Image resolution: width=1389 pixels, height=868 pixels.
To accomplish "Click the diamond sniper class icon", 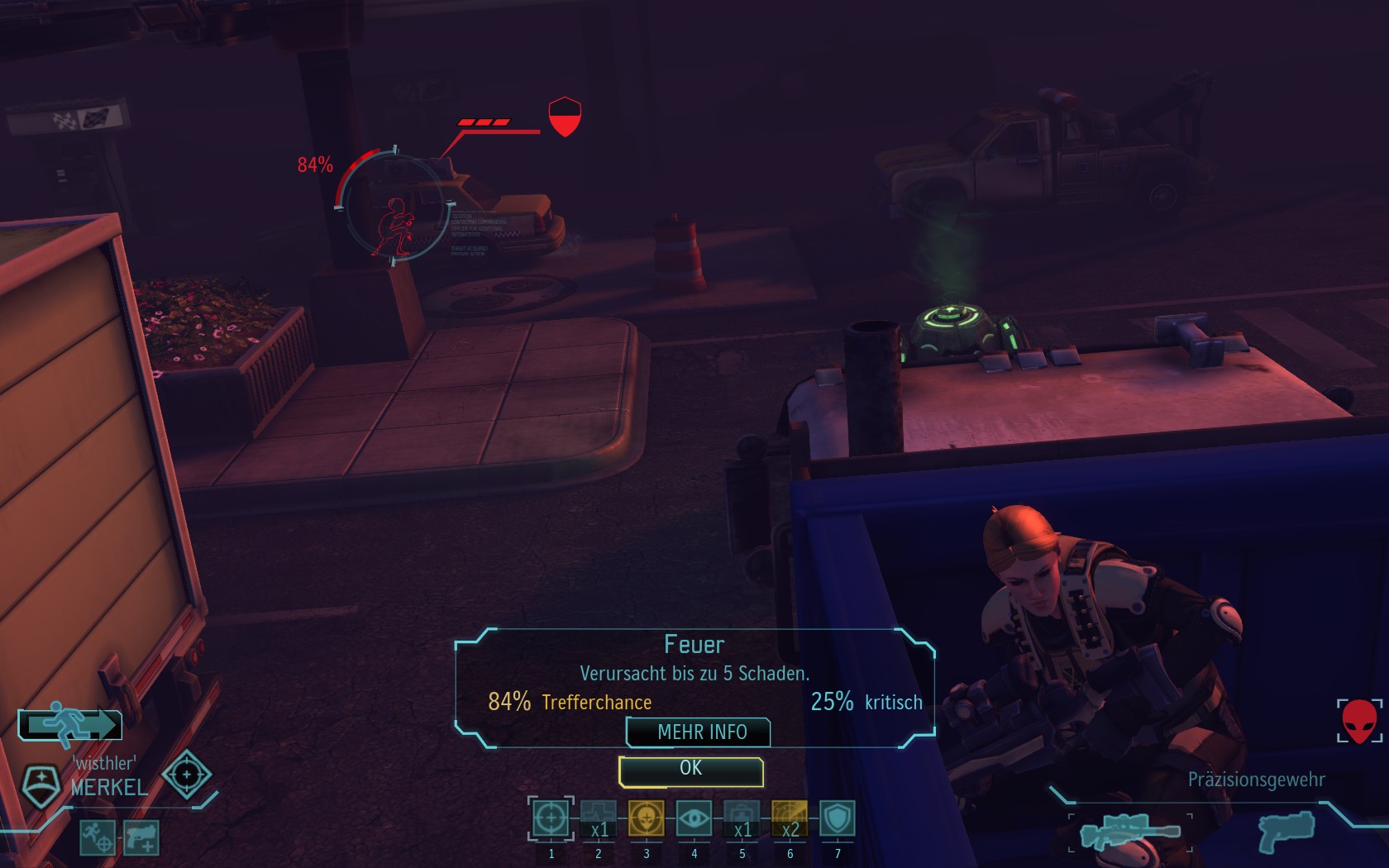I will [187, 775].
